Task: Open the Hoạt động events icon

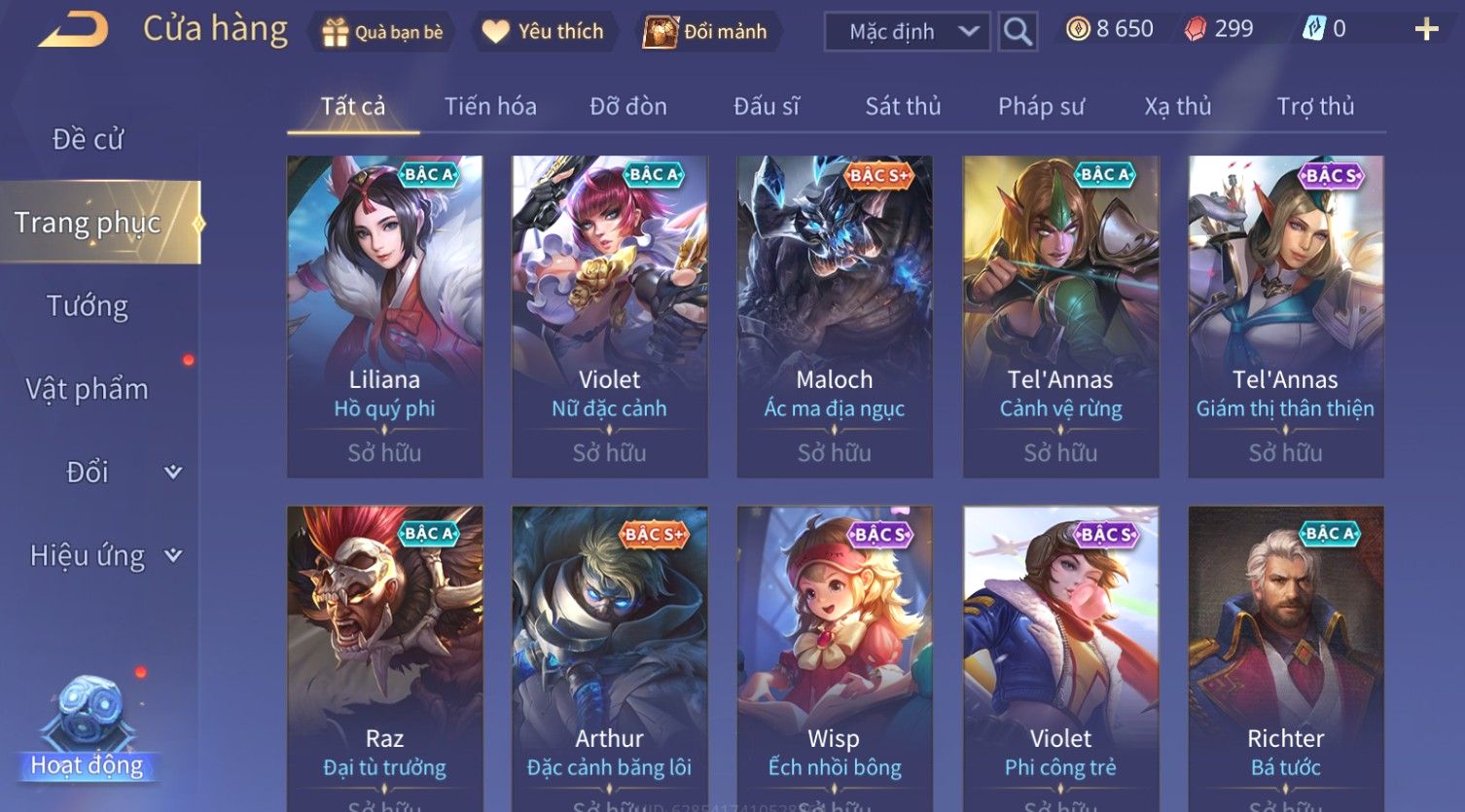Action: tap(89, 729)
